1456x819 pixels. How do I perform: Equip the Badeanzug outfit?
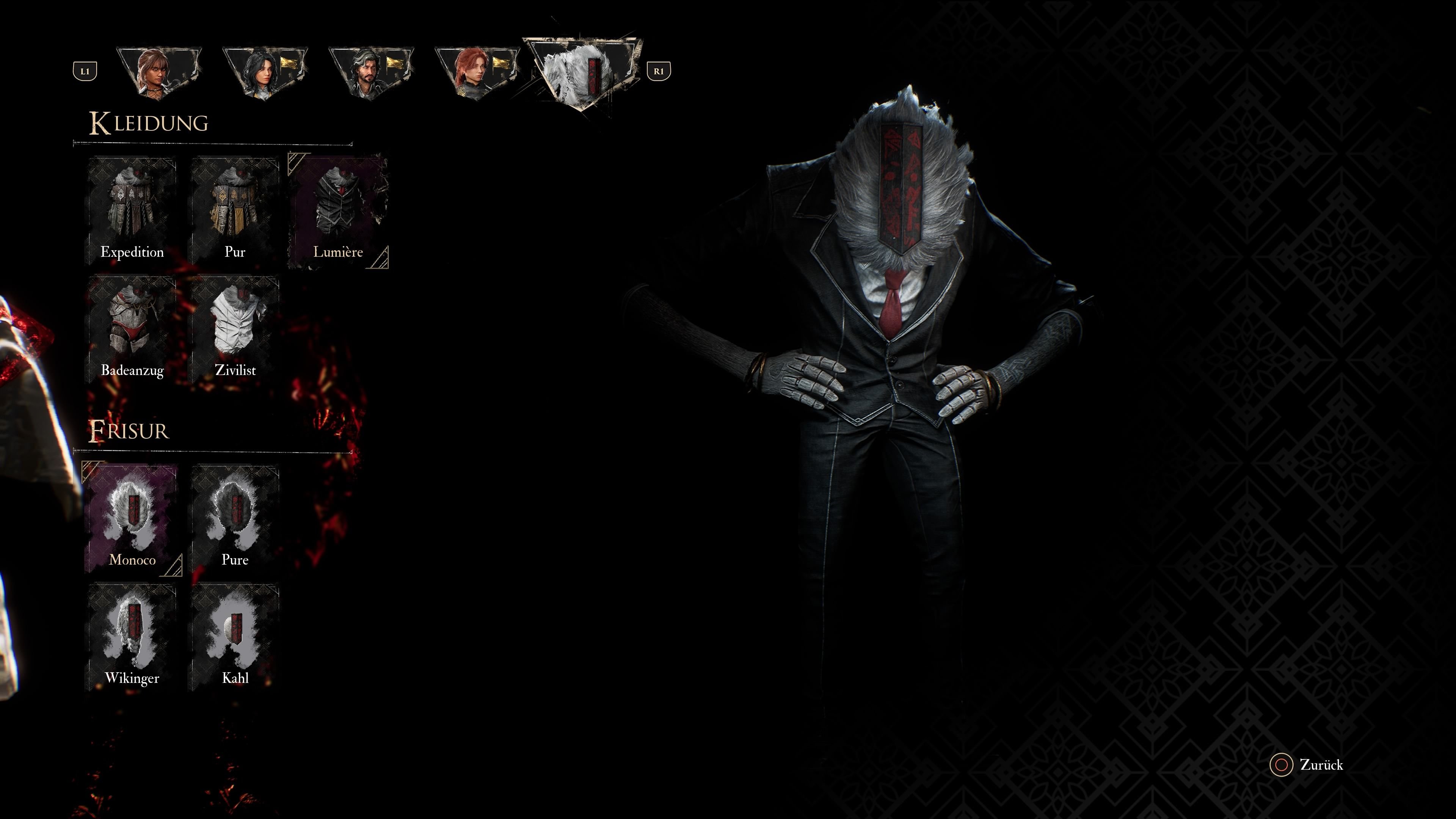pyautogui.click(x=132, y=329)
